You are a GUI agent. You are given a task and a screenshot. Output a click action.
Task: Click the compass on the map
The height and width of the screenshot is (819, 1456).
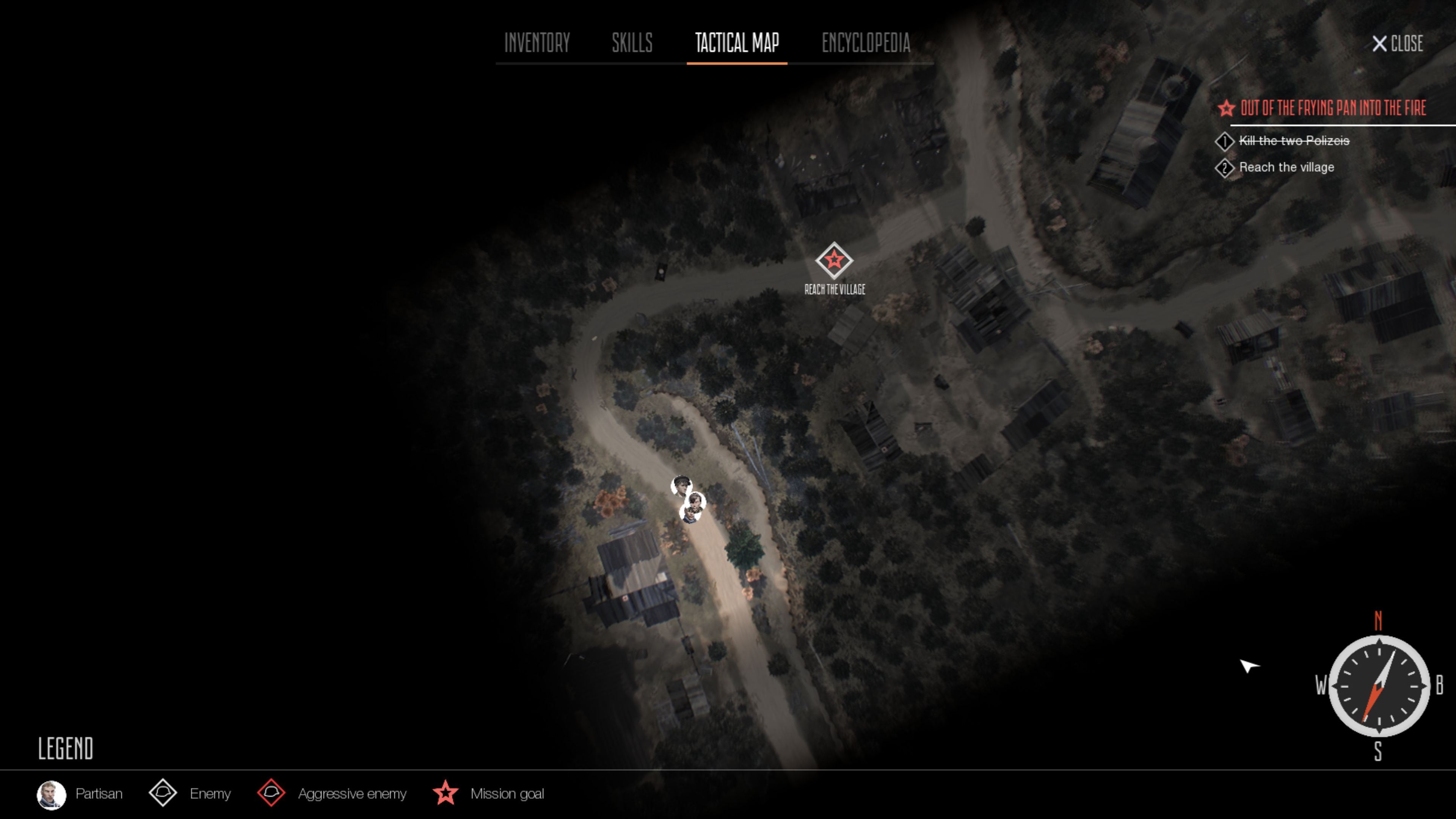1379,686
